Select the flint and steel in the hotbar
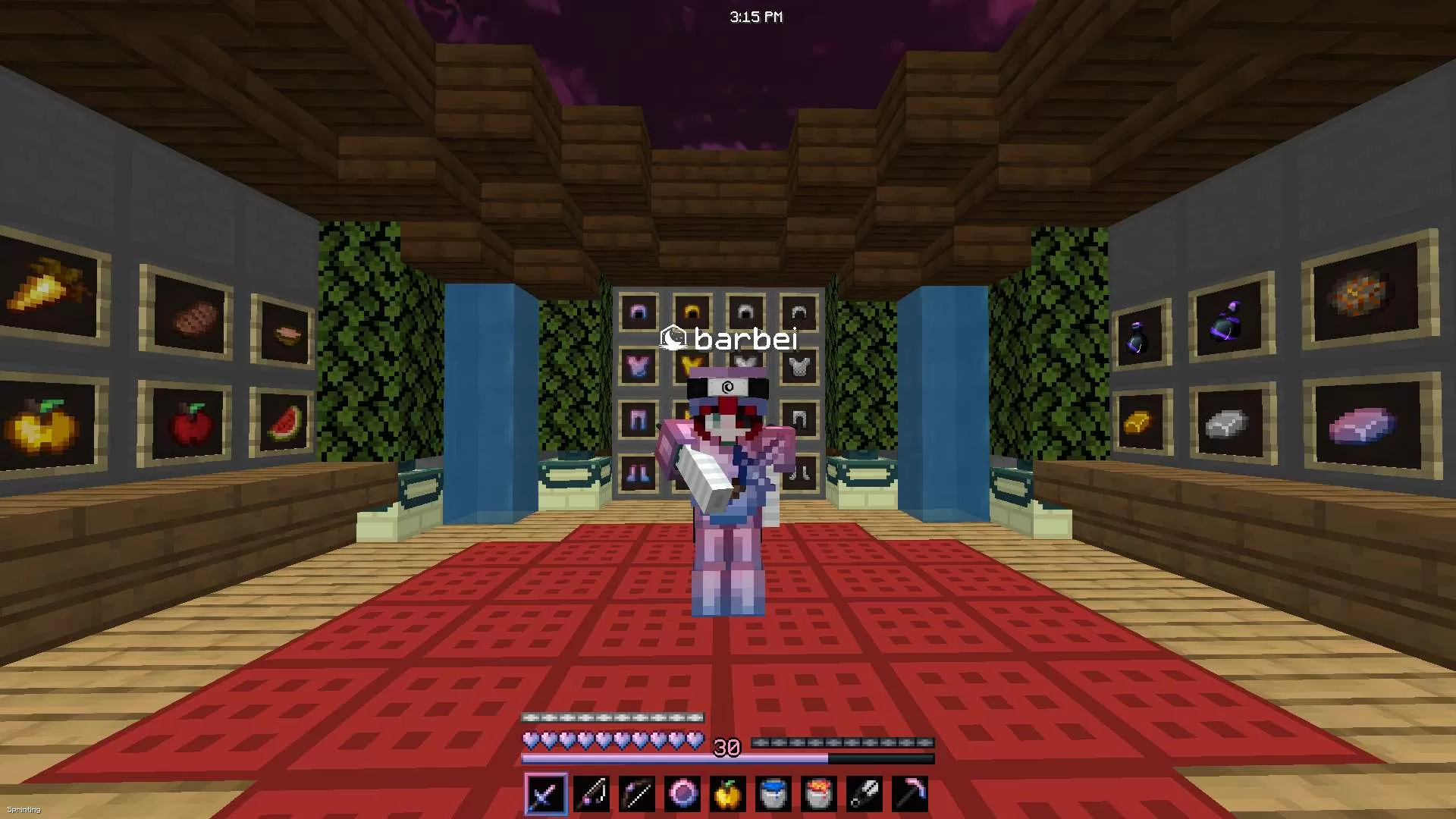The image size is (1456, 819). pos(864,792)
